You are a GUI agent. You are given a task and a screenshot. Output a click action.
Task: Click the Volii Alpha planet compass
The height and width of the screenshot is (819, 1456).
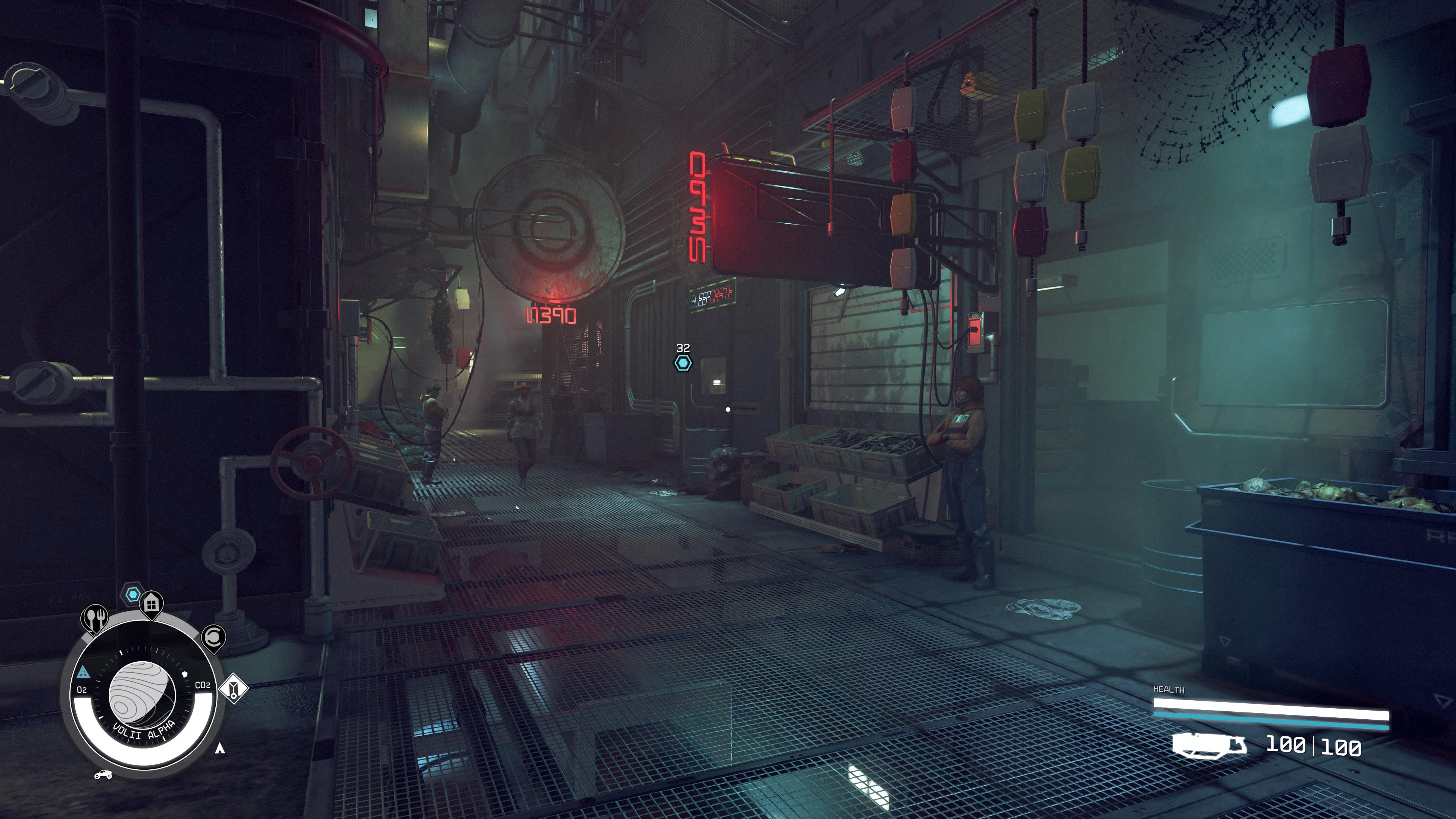(x=141, y=695)
